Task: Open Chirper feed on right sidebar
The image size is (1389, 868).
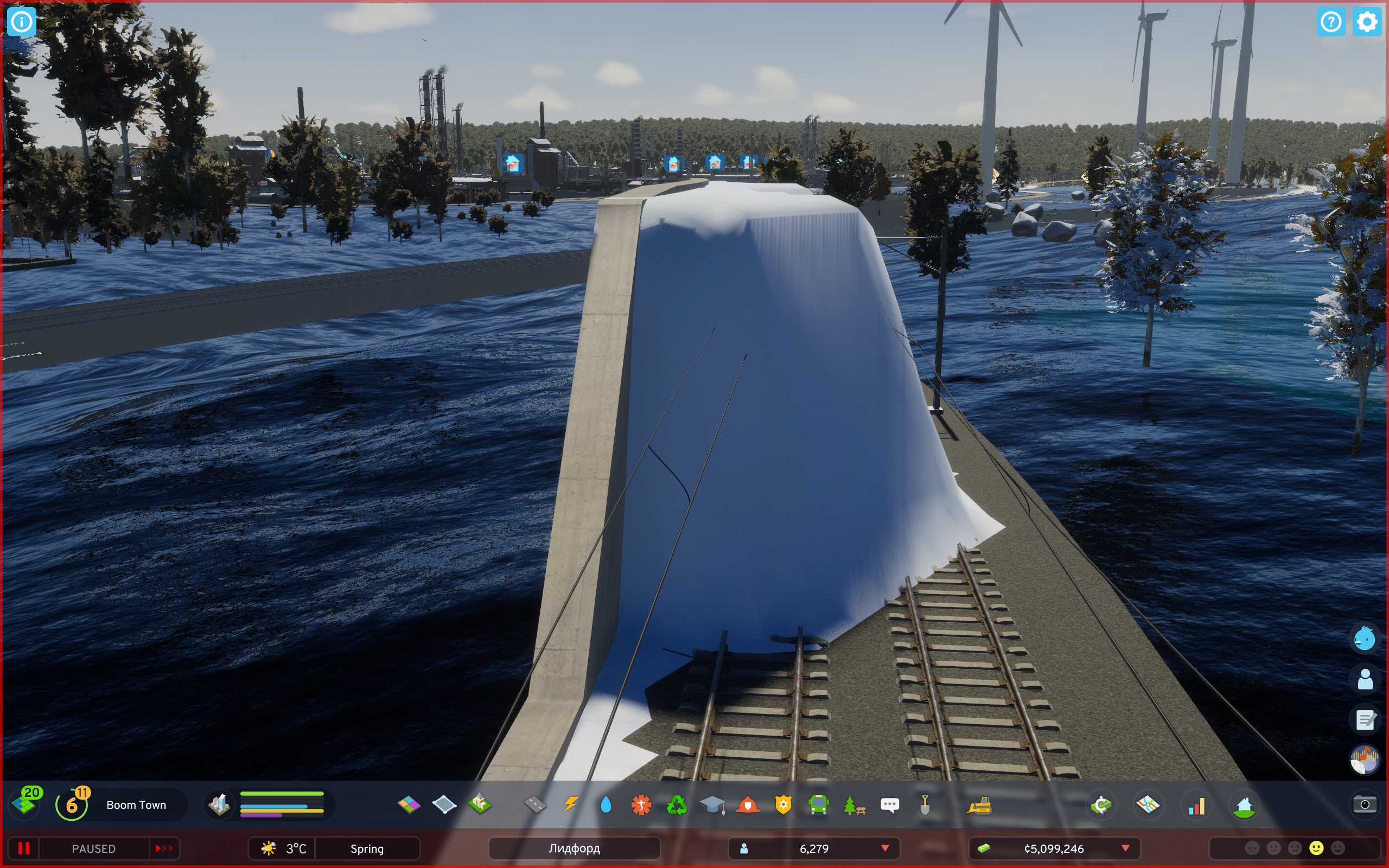Action: pos(1366,638)
